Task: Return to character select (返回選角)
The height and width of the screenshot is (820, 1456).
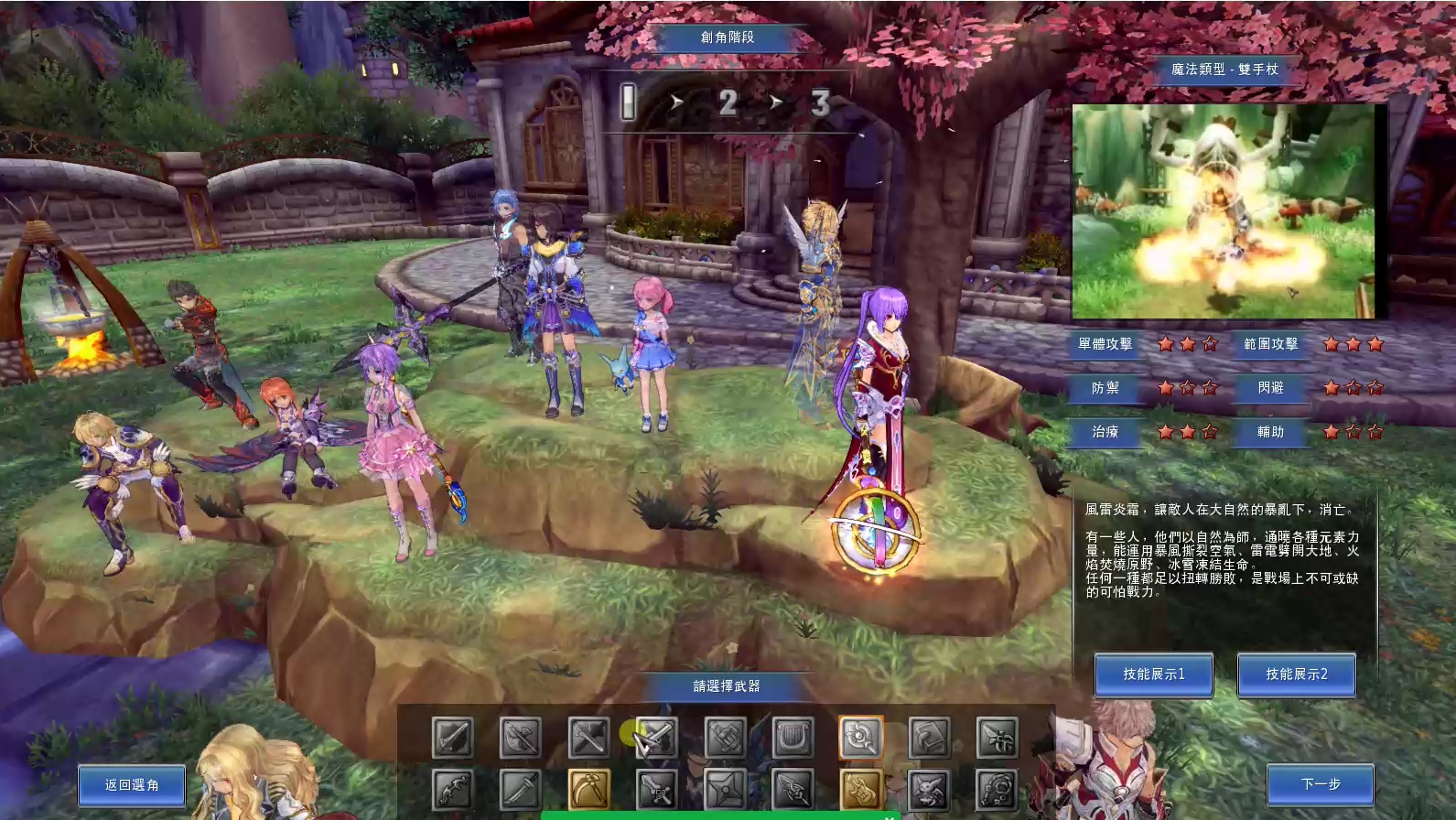Action: (x=132, y=785)
